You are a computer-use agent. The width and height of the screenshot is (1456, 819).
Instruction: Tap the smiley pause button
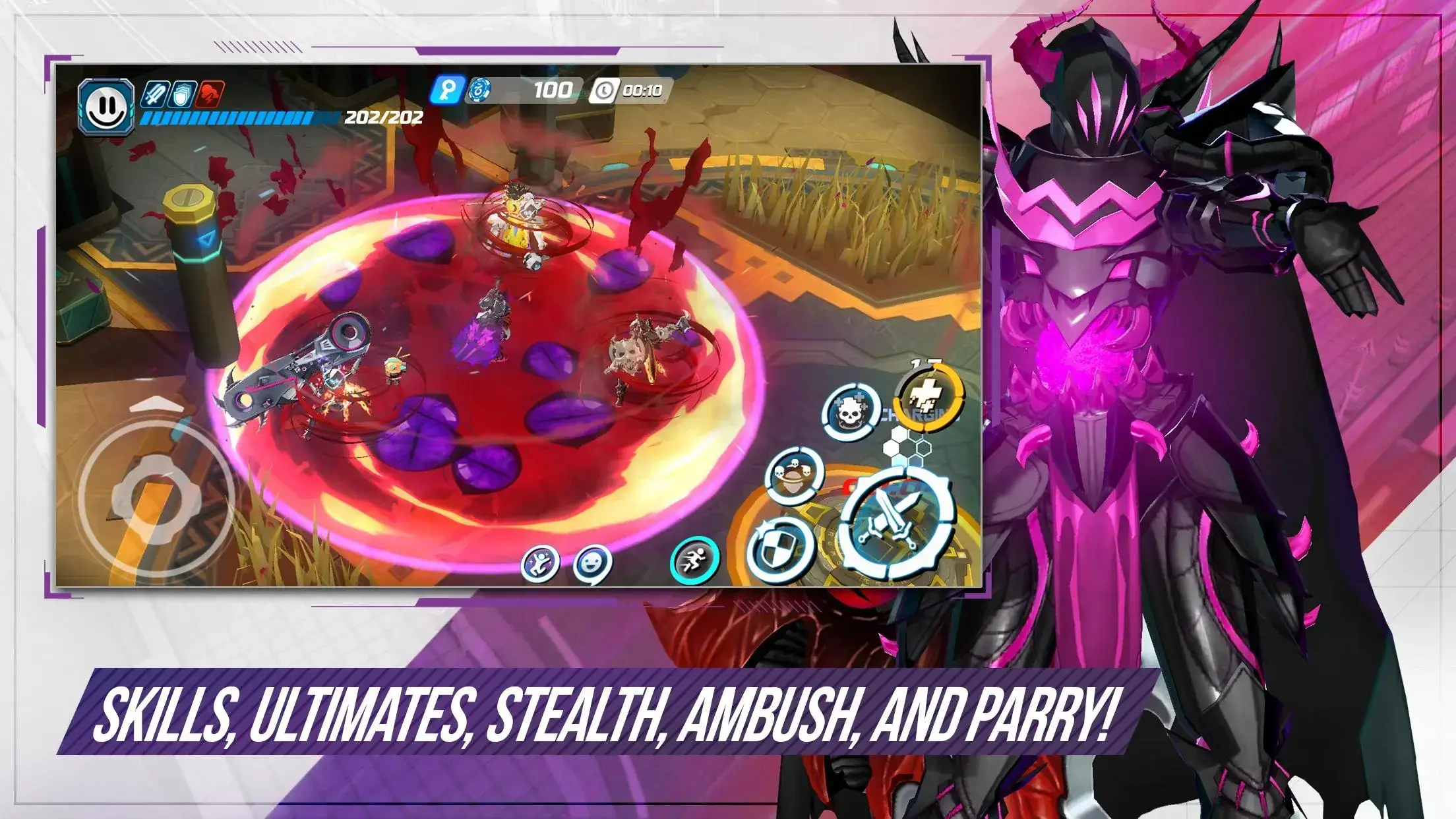(x=107, y=102)
